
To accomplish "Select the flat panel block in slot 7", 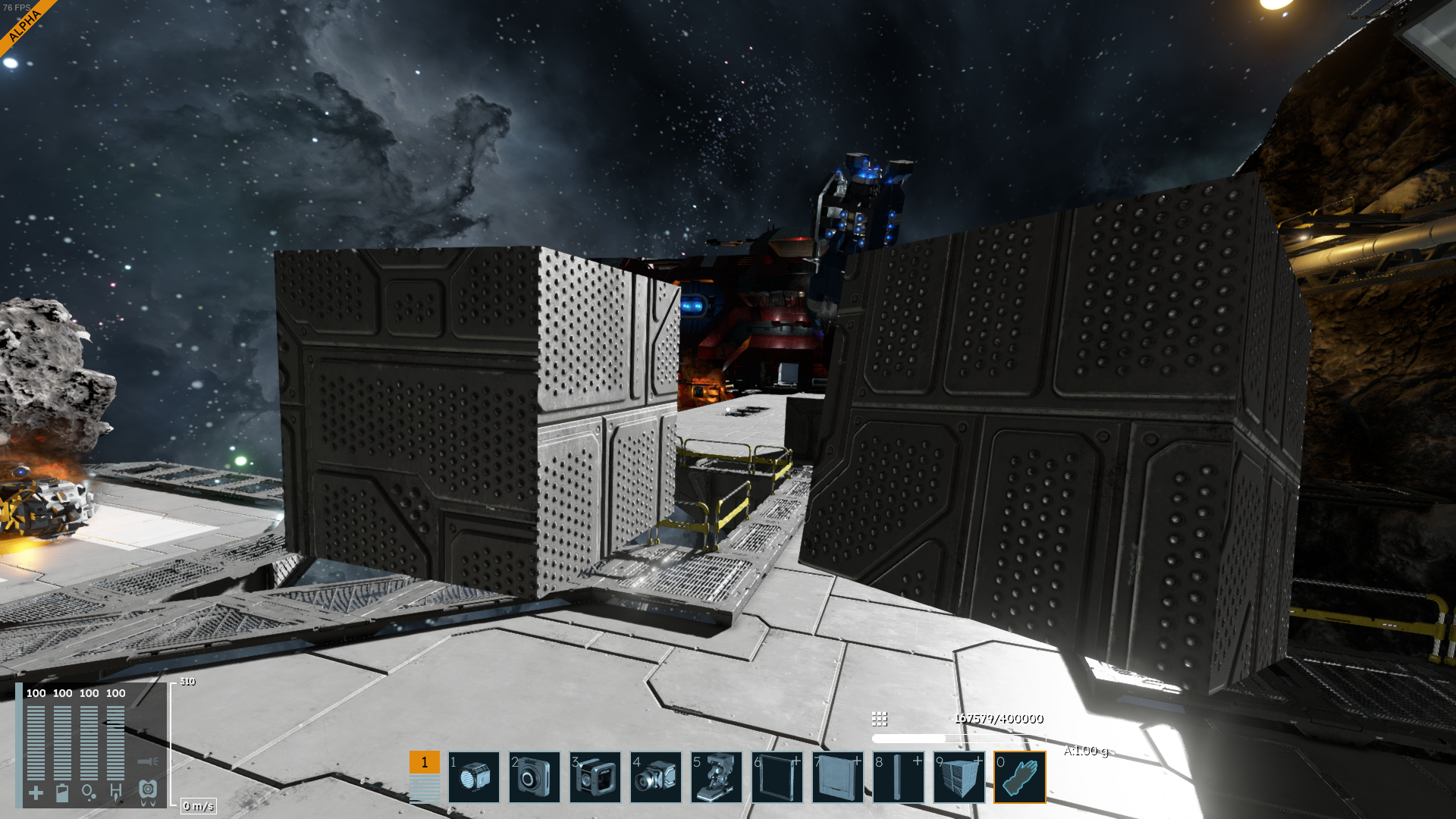I will [x=838, y=777].
